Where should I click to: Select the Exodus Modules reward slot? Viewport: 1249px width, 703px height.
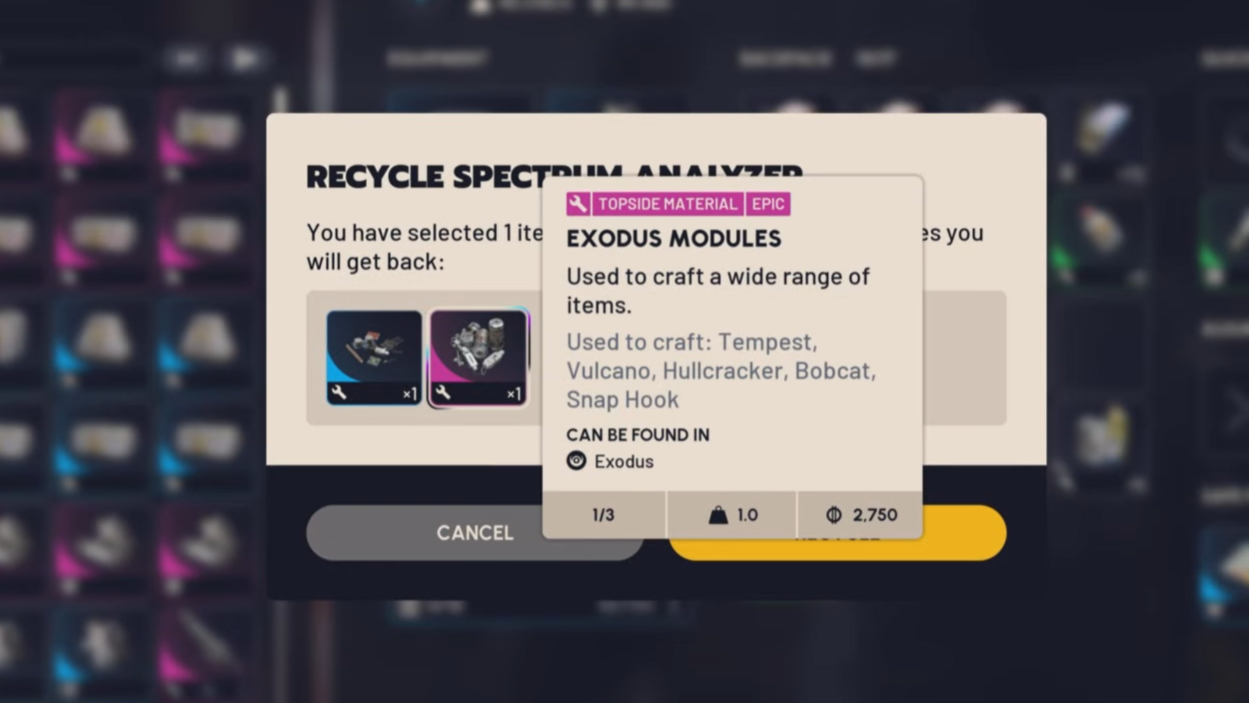point(478,357)
